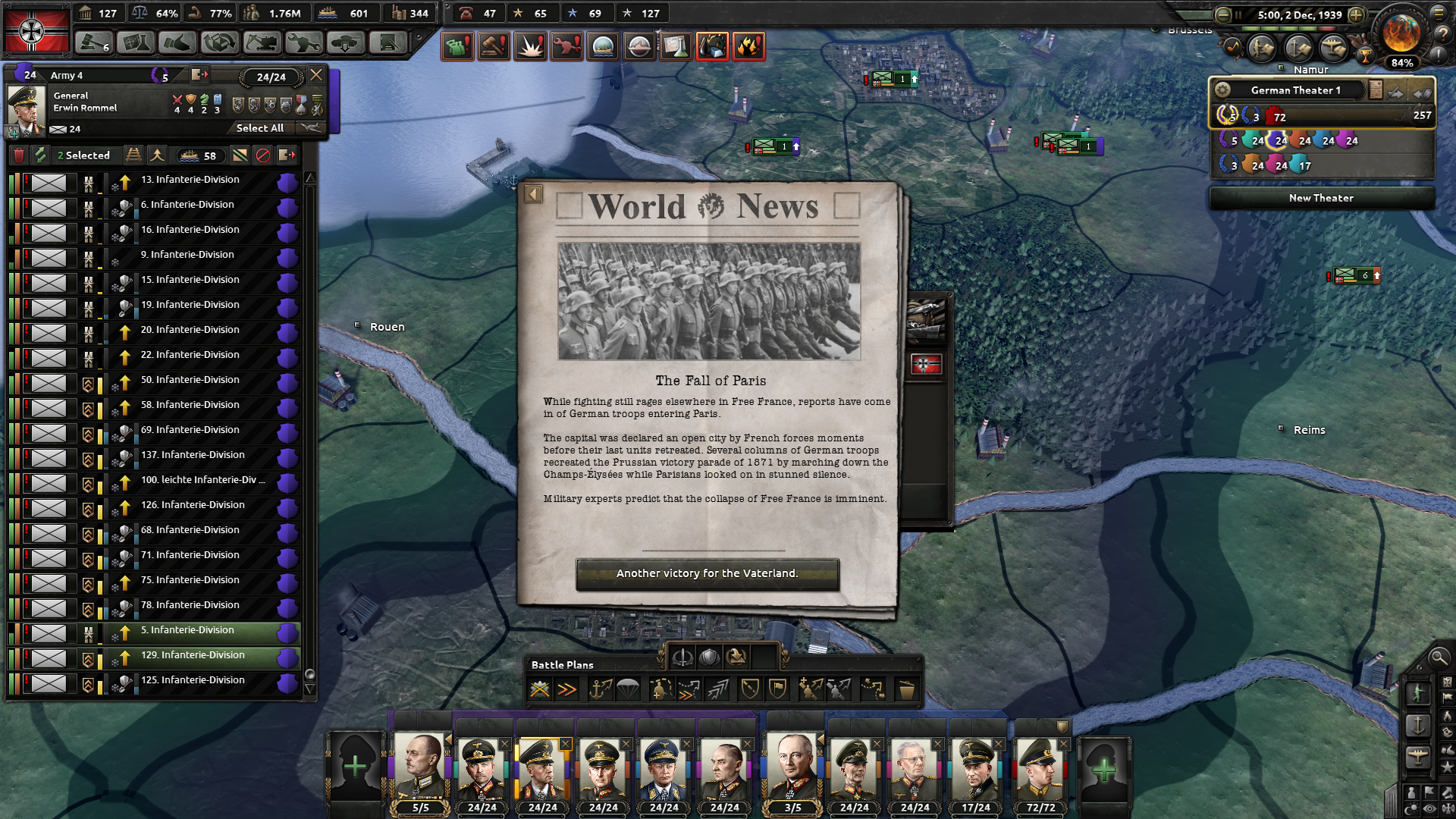Click the Select All row in Army 4 panel
Image resolution: width=1456 pixels, height=819 pixels.
(259, 128)
